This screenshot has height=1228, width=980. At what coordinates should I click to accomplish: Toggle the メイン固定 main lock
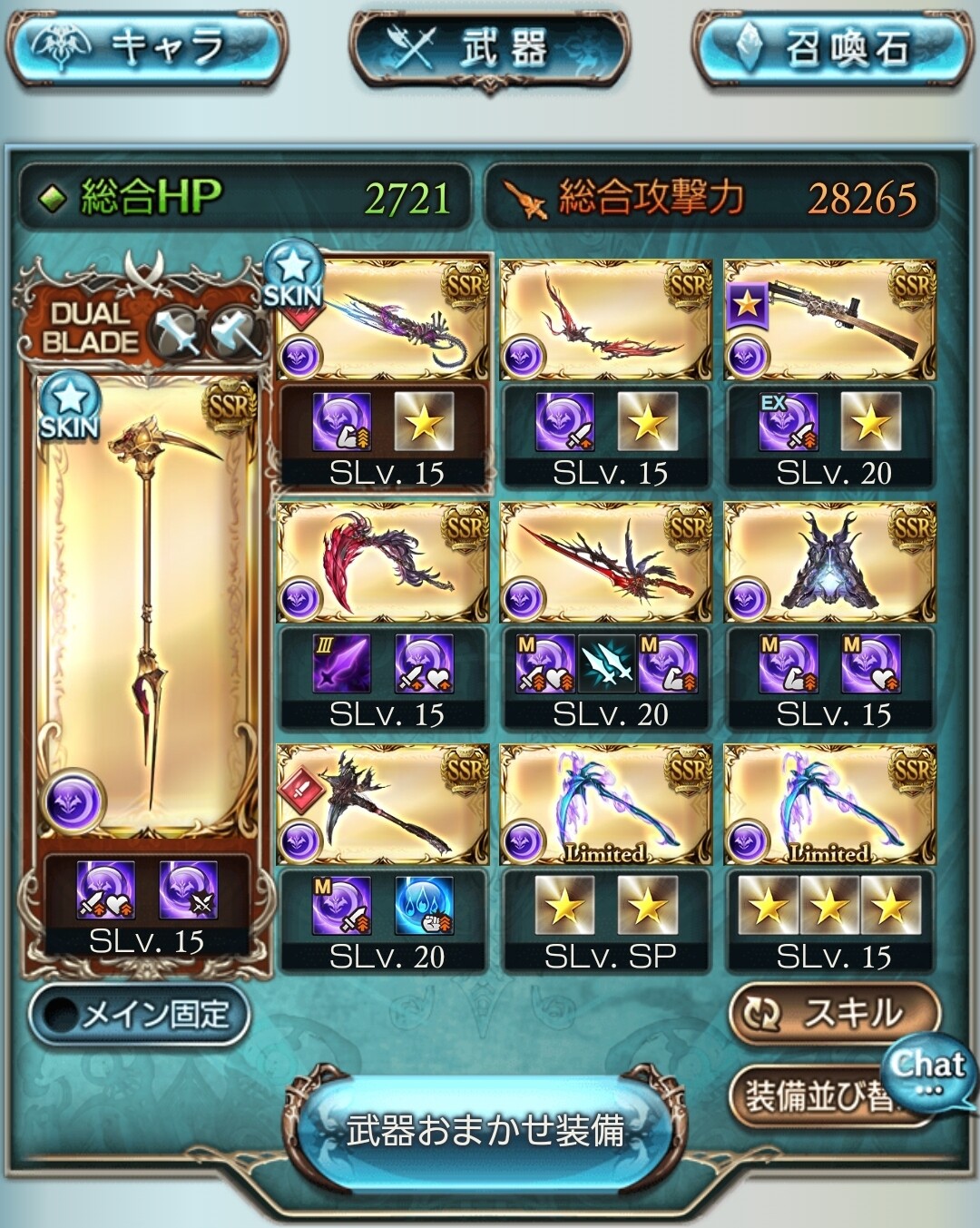140,1015
